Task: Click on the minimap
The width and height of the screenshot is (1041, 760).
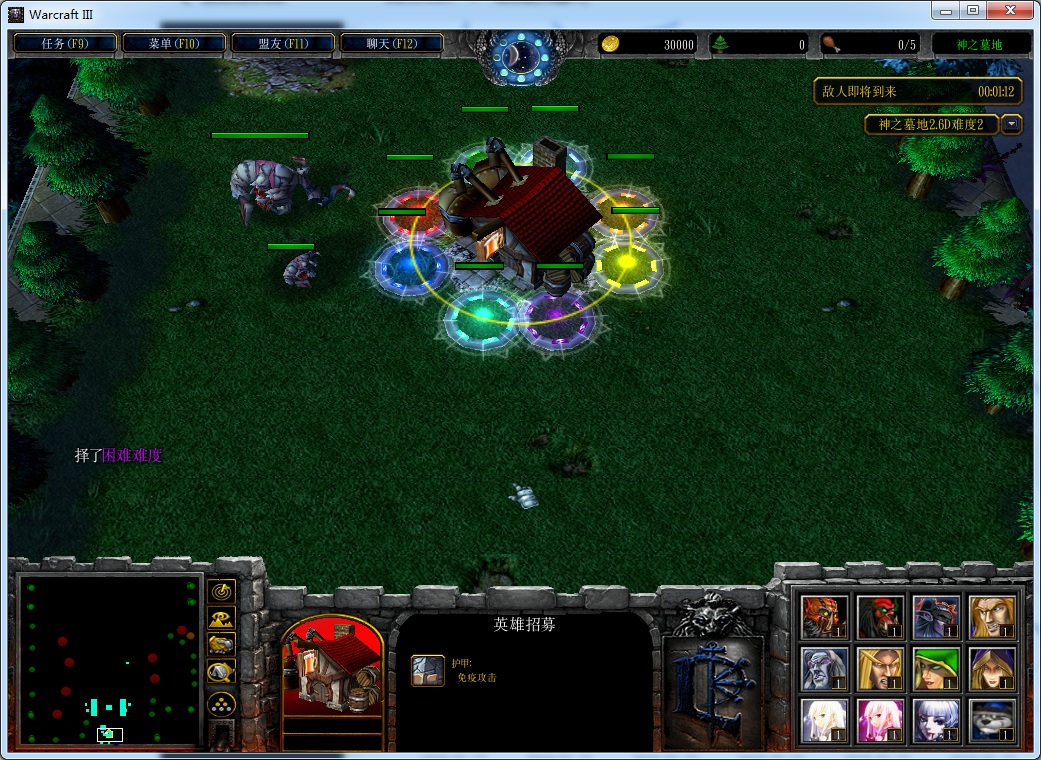Action: [110, 660]
